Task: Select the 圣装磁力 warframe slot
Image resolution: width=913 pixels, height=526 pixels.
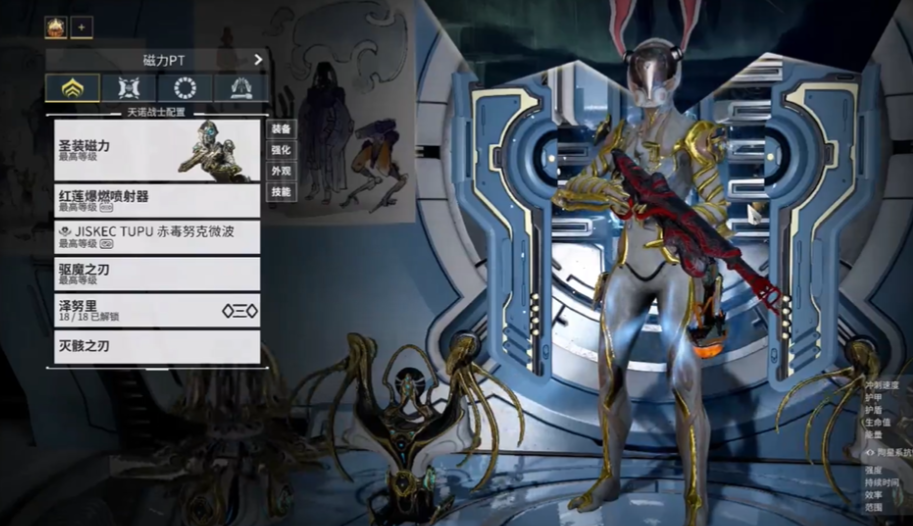Action: click(x=157, y=150)
